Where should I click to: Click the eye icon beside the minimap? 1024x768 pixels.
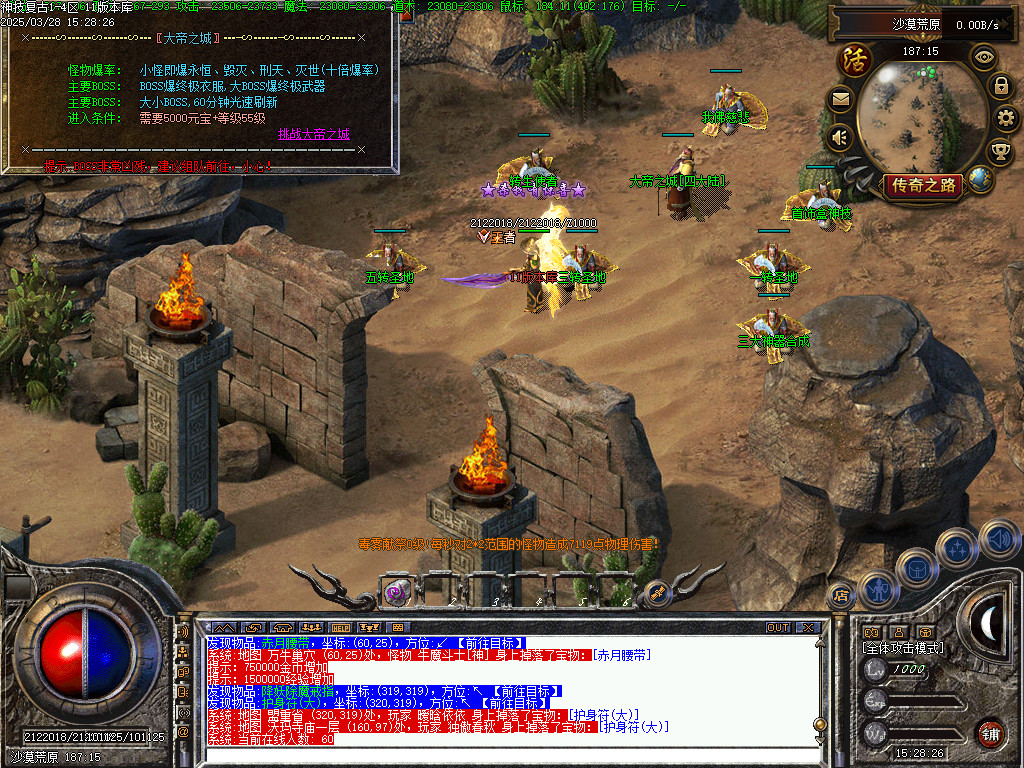(x=985, y=56)
